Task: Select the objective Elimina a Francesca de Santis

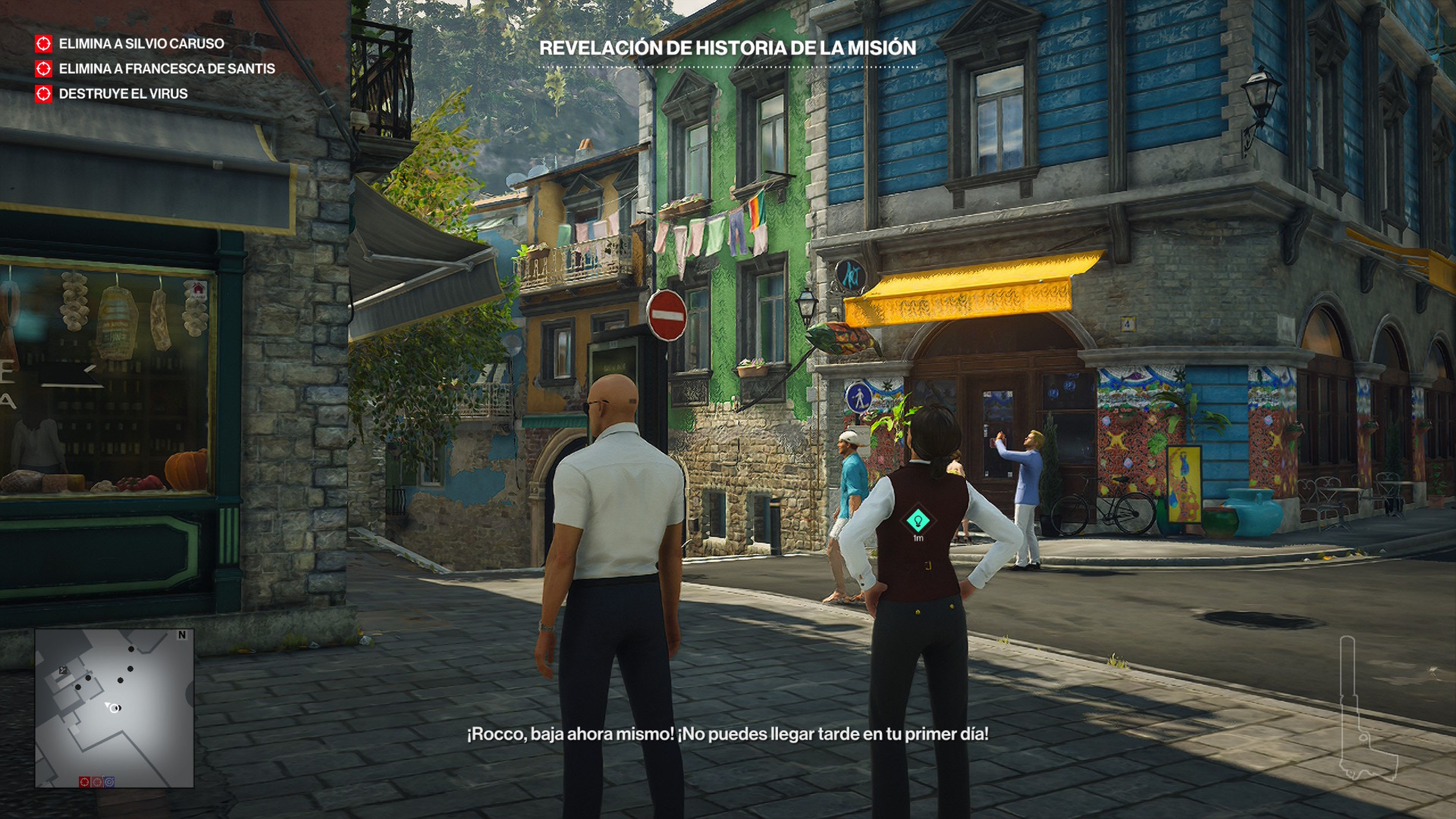Action: tap(165, 69)
